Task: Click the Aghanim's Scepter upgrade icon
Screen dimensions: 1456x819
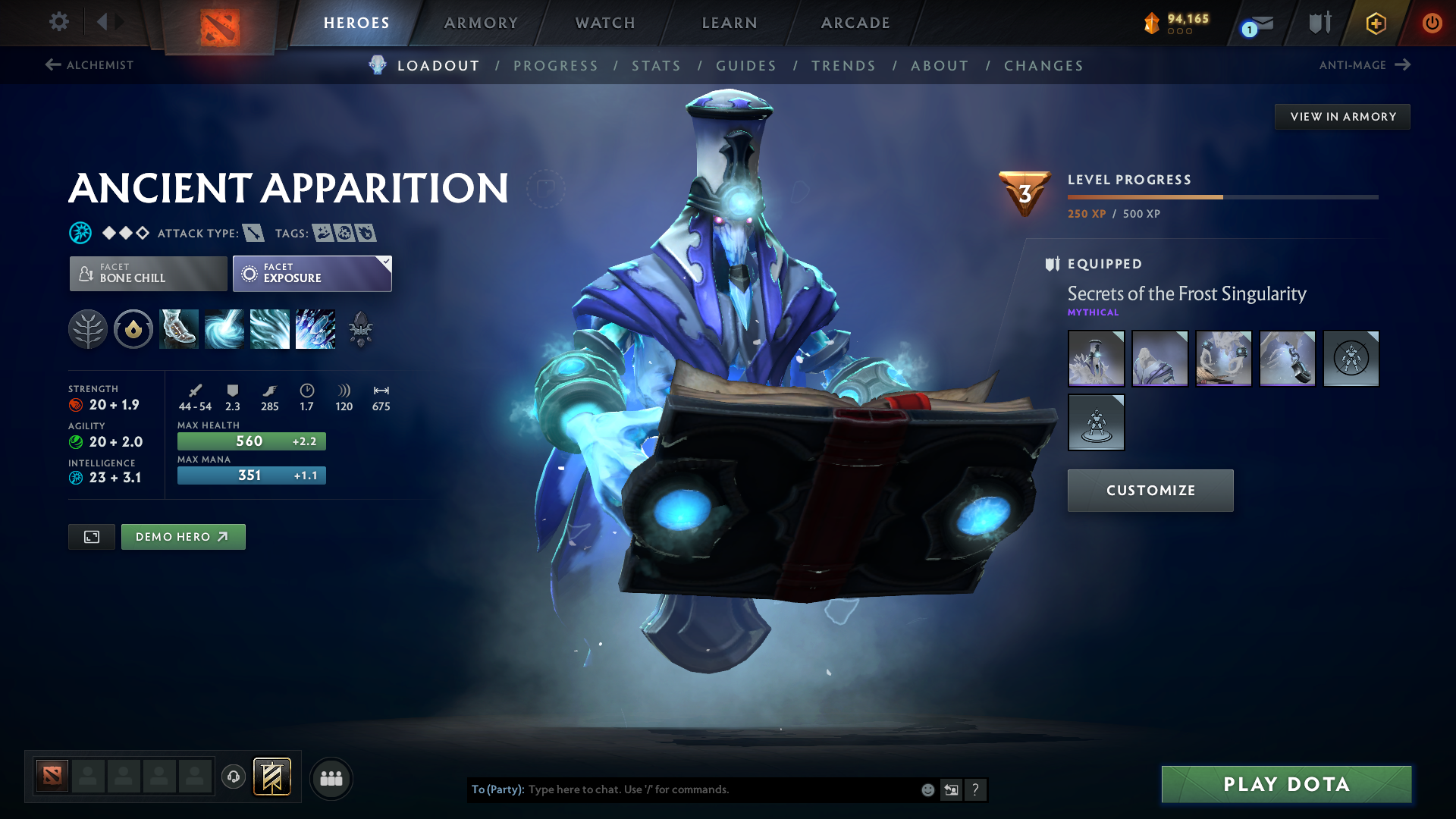Action: tap(360, 329)
